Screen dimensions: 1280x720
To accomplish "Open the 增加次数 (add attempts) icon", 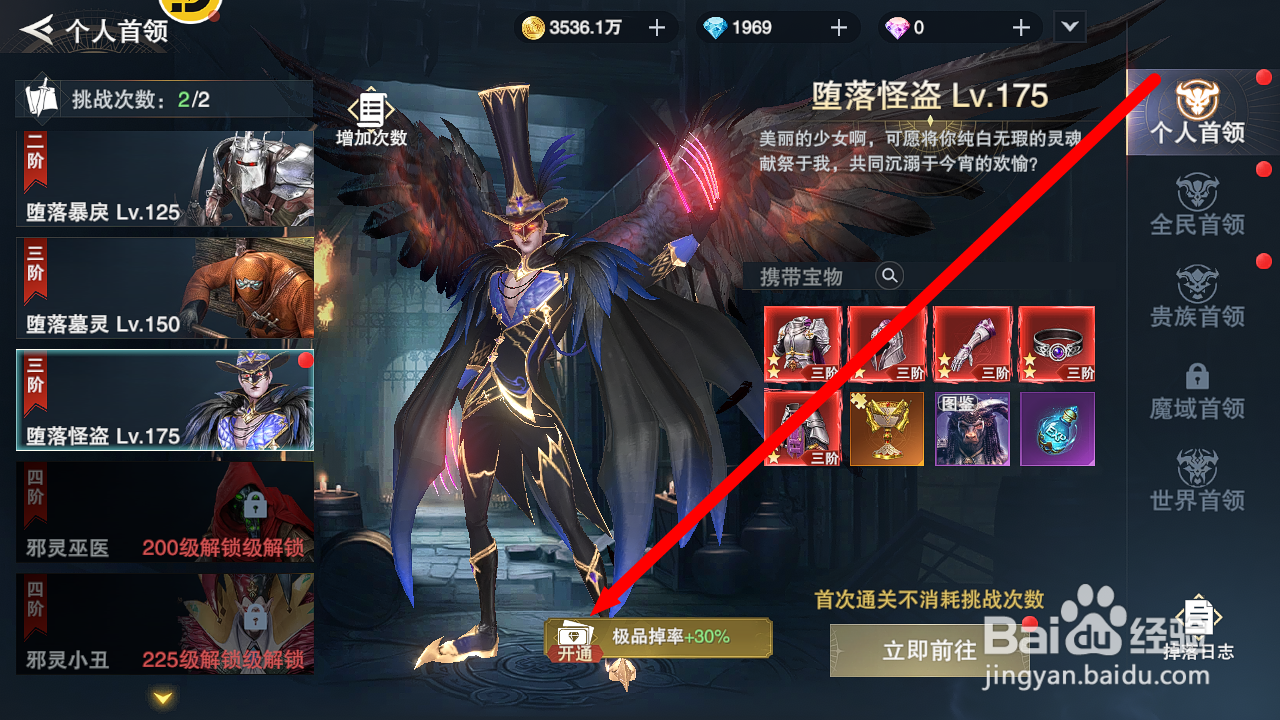I will click(x=370, y=110).
